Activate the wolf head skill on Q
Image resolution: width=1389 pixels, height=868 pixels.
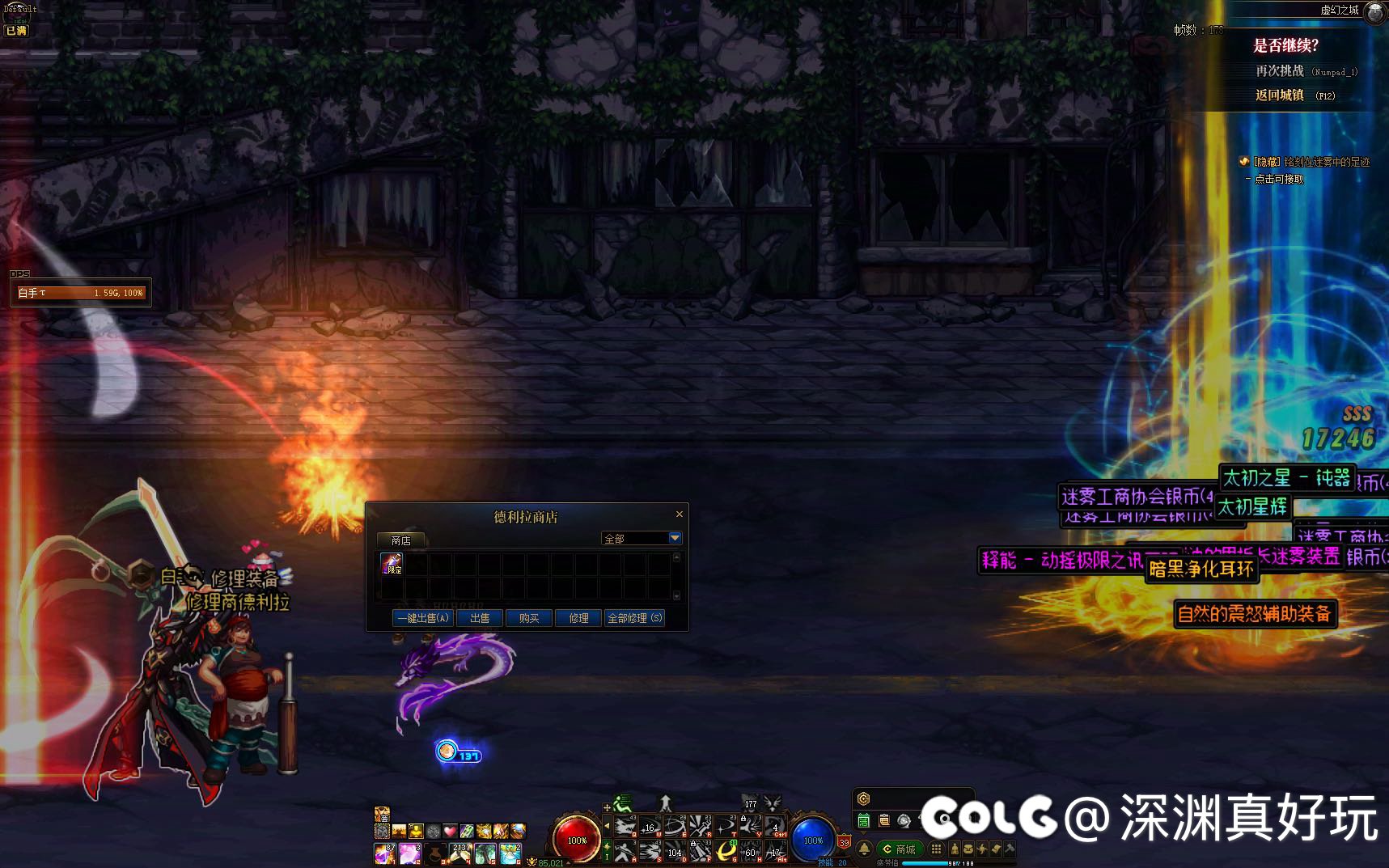[x=625, y=826]
